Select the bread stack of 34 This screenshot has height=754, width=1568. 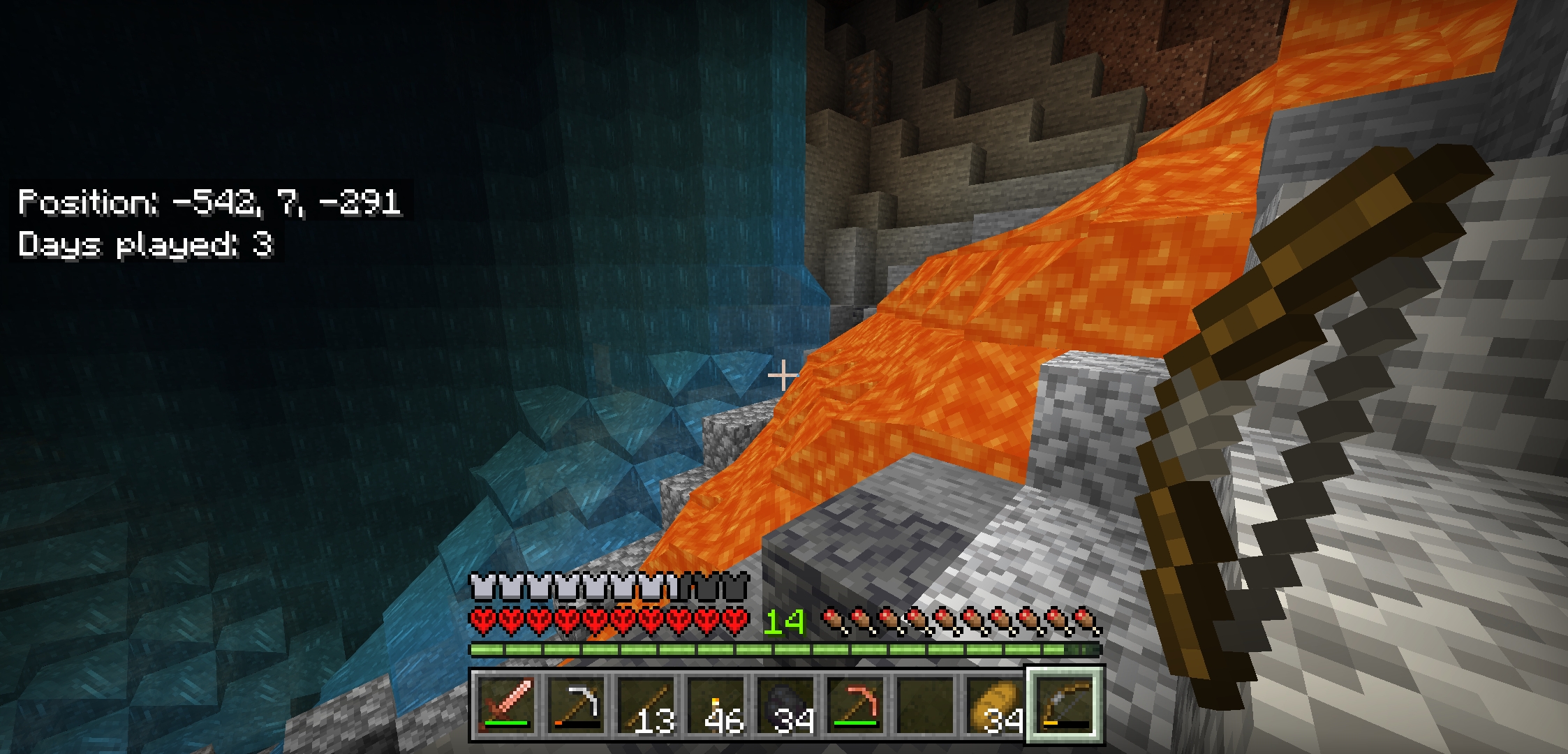(x=995, y=705)
